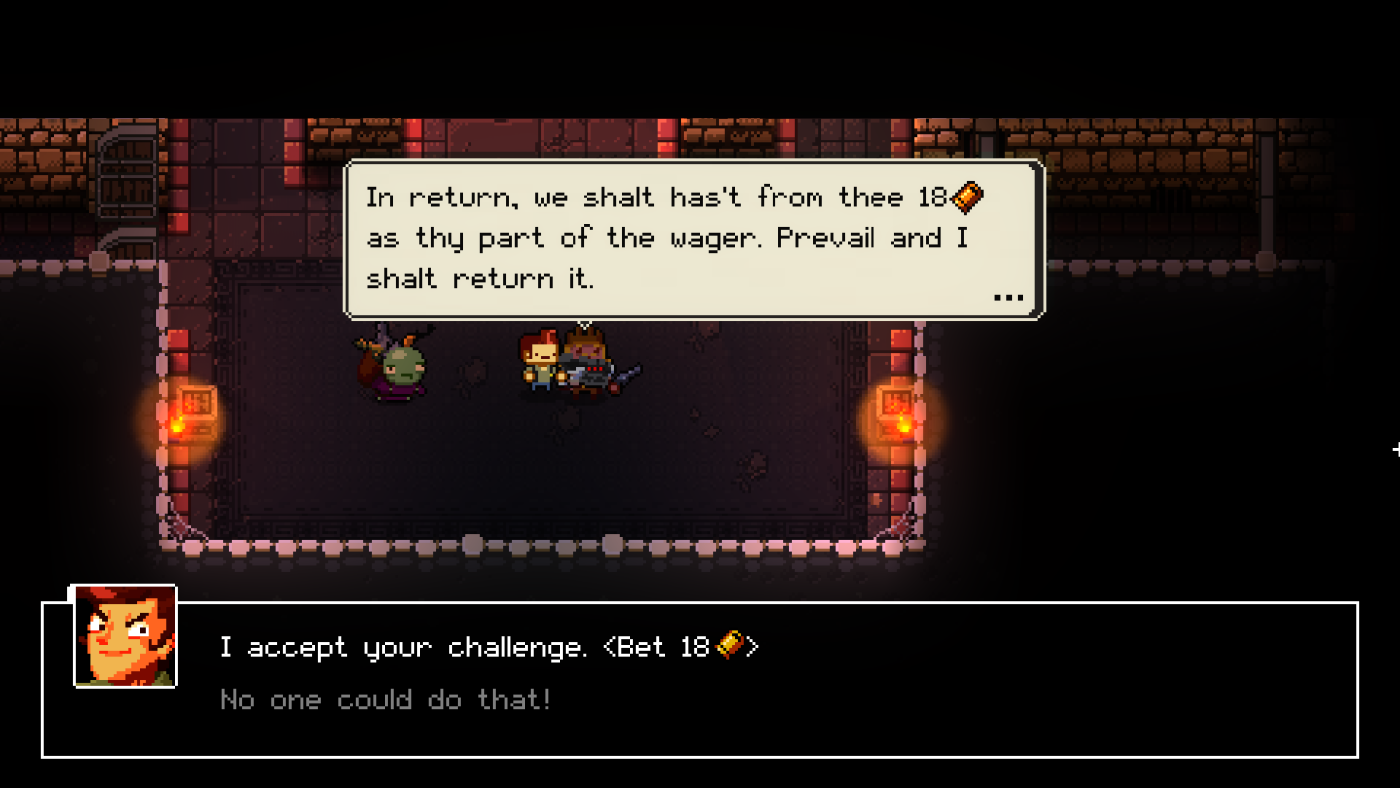Open the dialogue box with Winchester's wager text
Image resolution: width=1400 pixels, height=788 pixels.
coord(693,237)
